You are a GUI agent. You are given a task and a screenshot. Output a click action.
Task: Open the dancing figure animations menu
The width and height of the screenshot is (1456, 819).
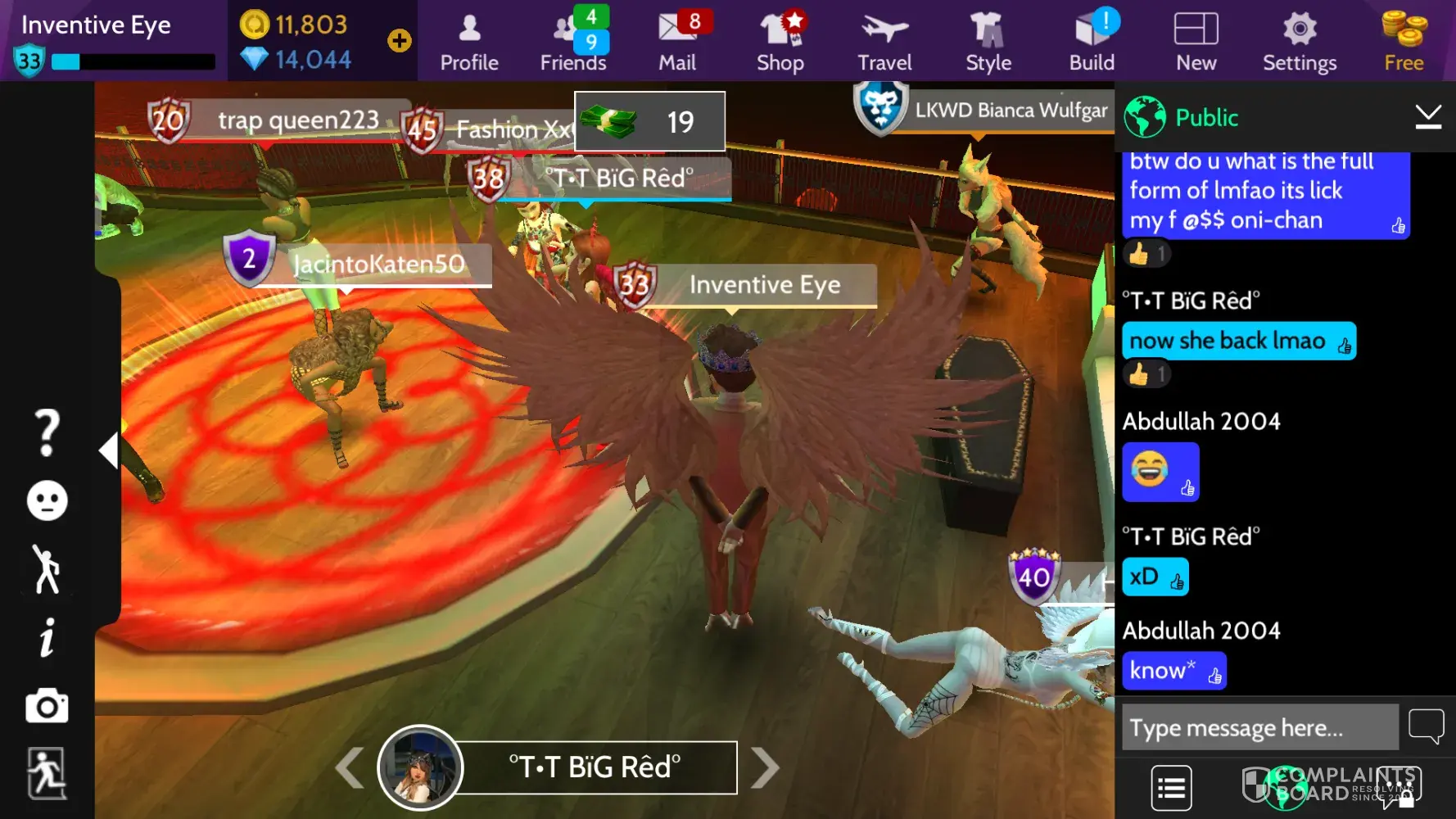coord(47,568)
